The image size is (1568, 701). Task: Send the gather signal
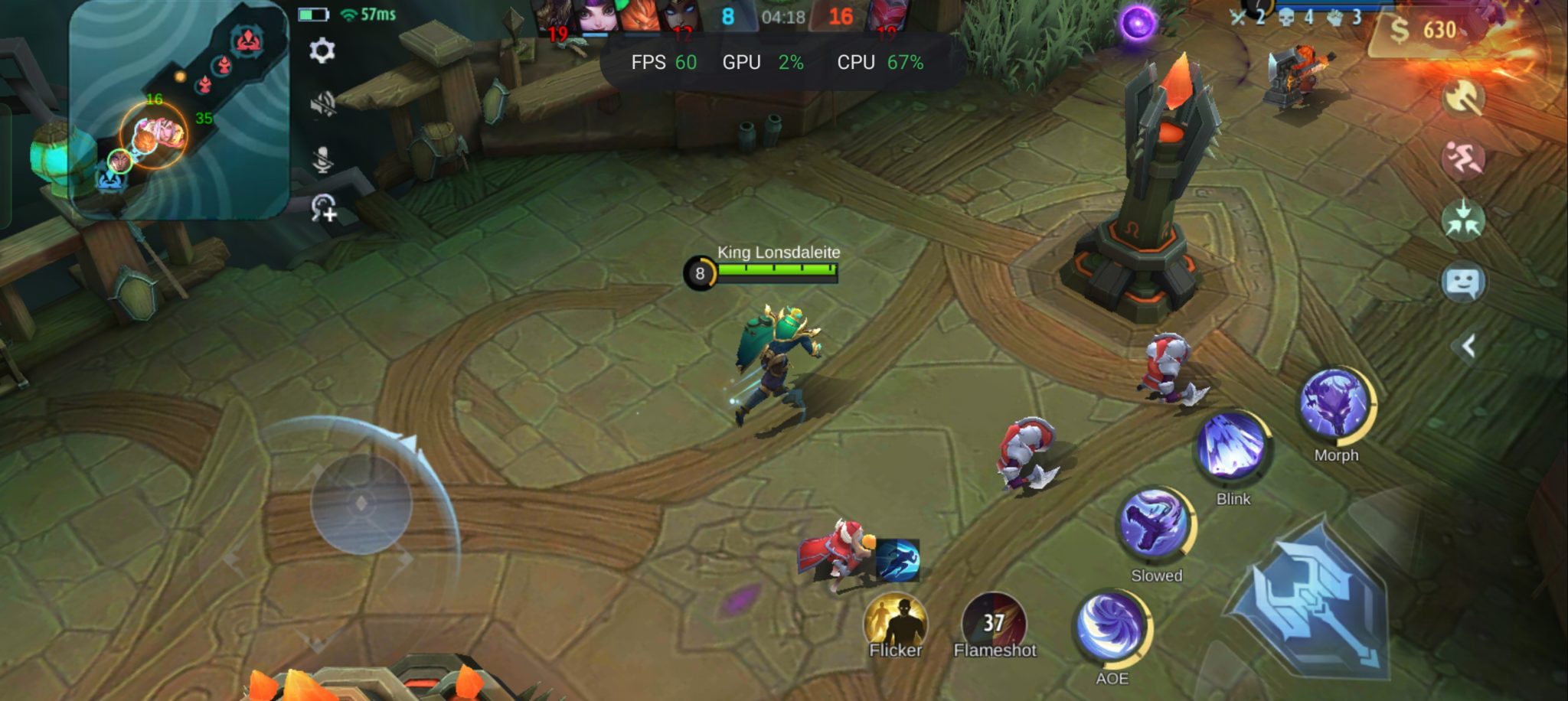point(1463,220)
